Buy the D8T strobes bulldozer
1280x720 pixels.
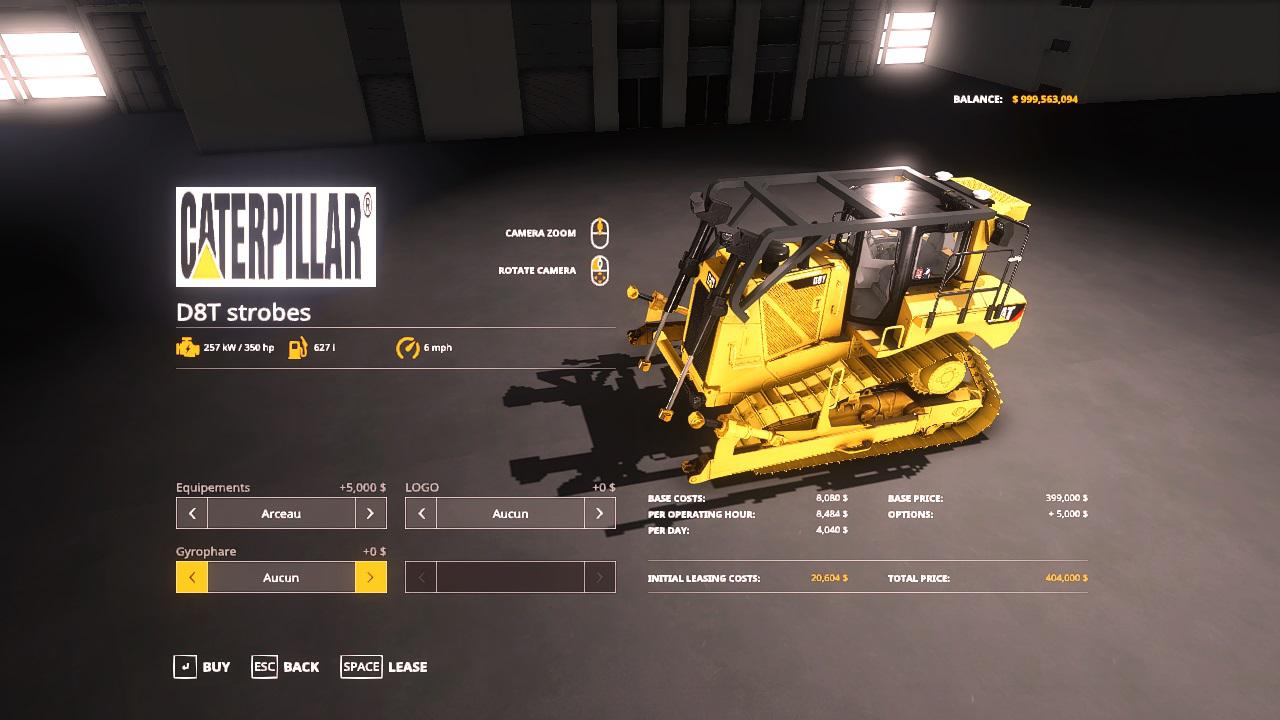(x=202, y=667)
